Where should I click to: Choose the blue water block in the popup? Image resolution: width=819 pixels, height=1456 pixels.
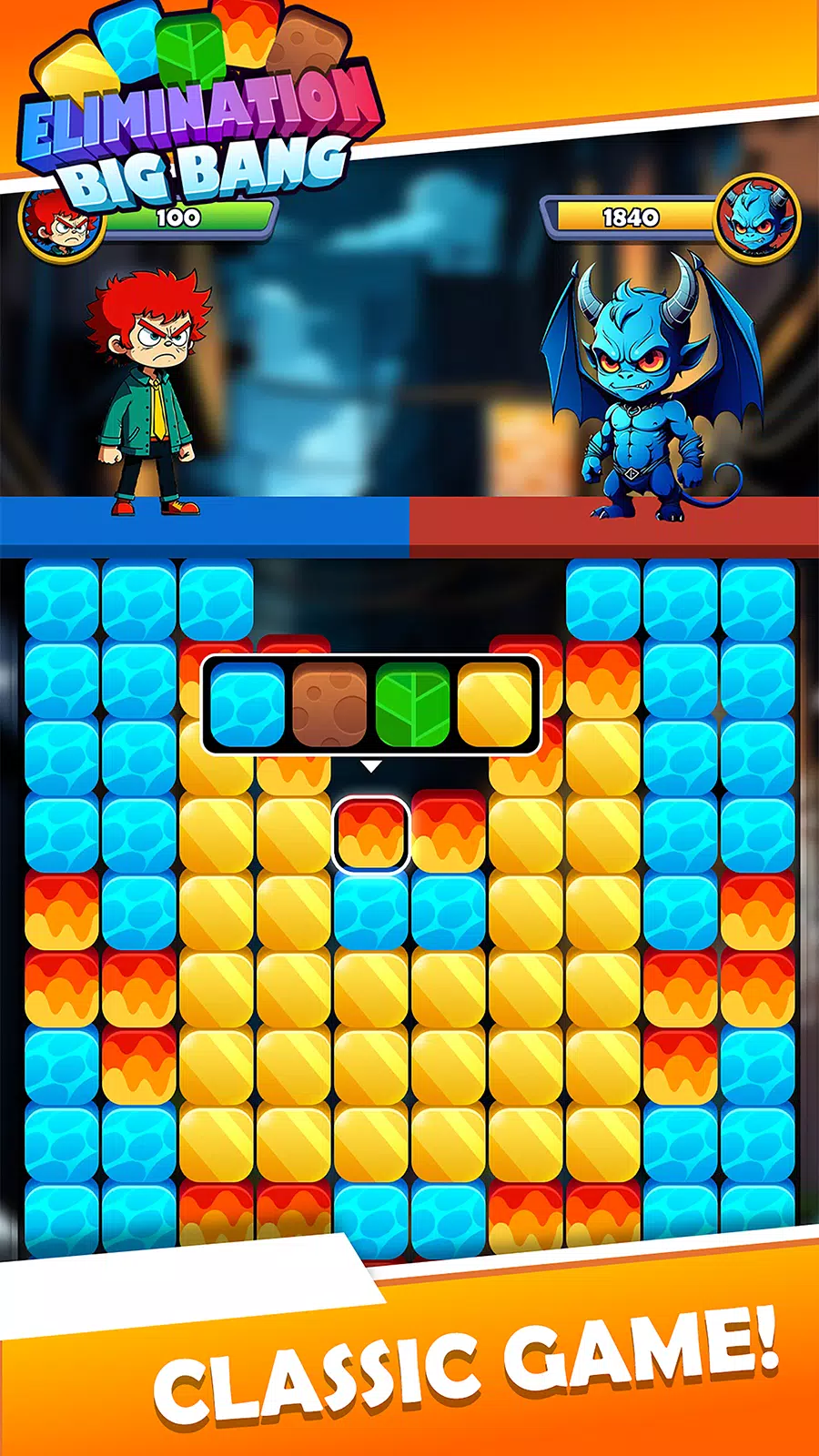click(x=248, y=705)
